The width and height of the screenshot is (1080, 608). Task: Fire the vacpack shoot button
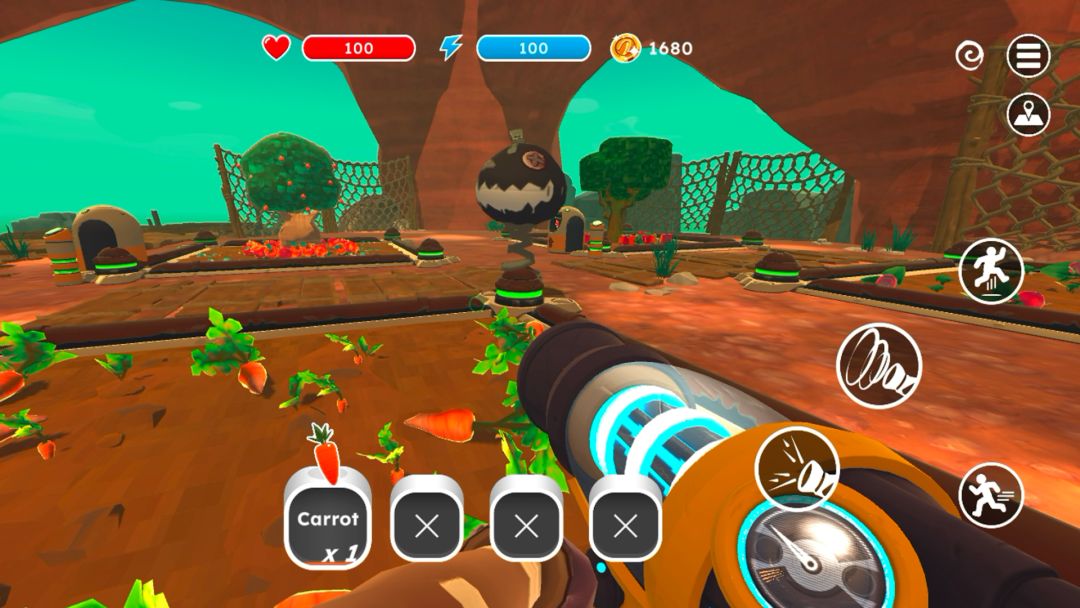pyautogui.click(x=797, y=466)
